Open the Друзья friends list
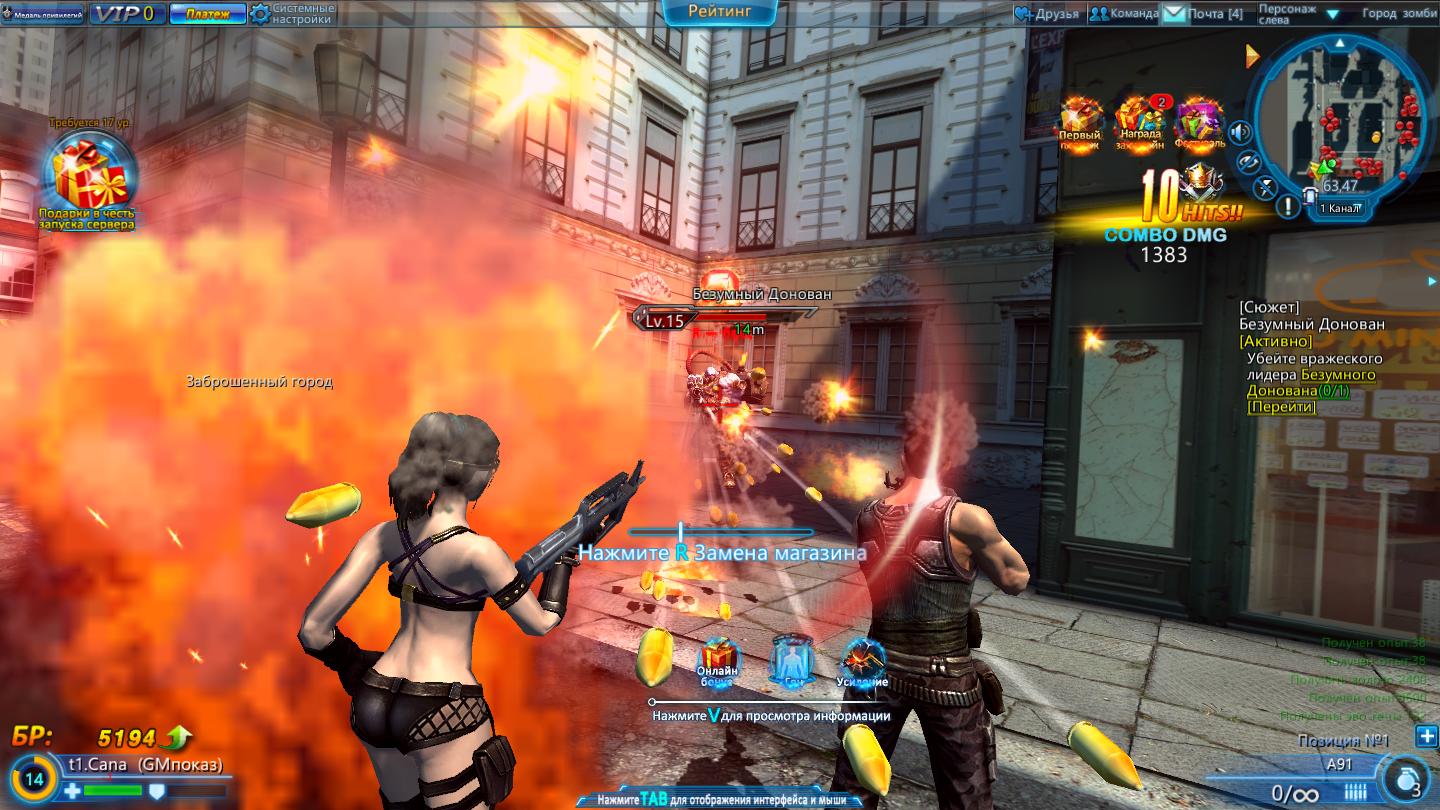Viewport: 1440px width, 810px height. coord(1047,14)
